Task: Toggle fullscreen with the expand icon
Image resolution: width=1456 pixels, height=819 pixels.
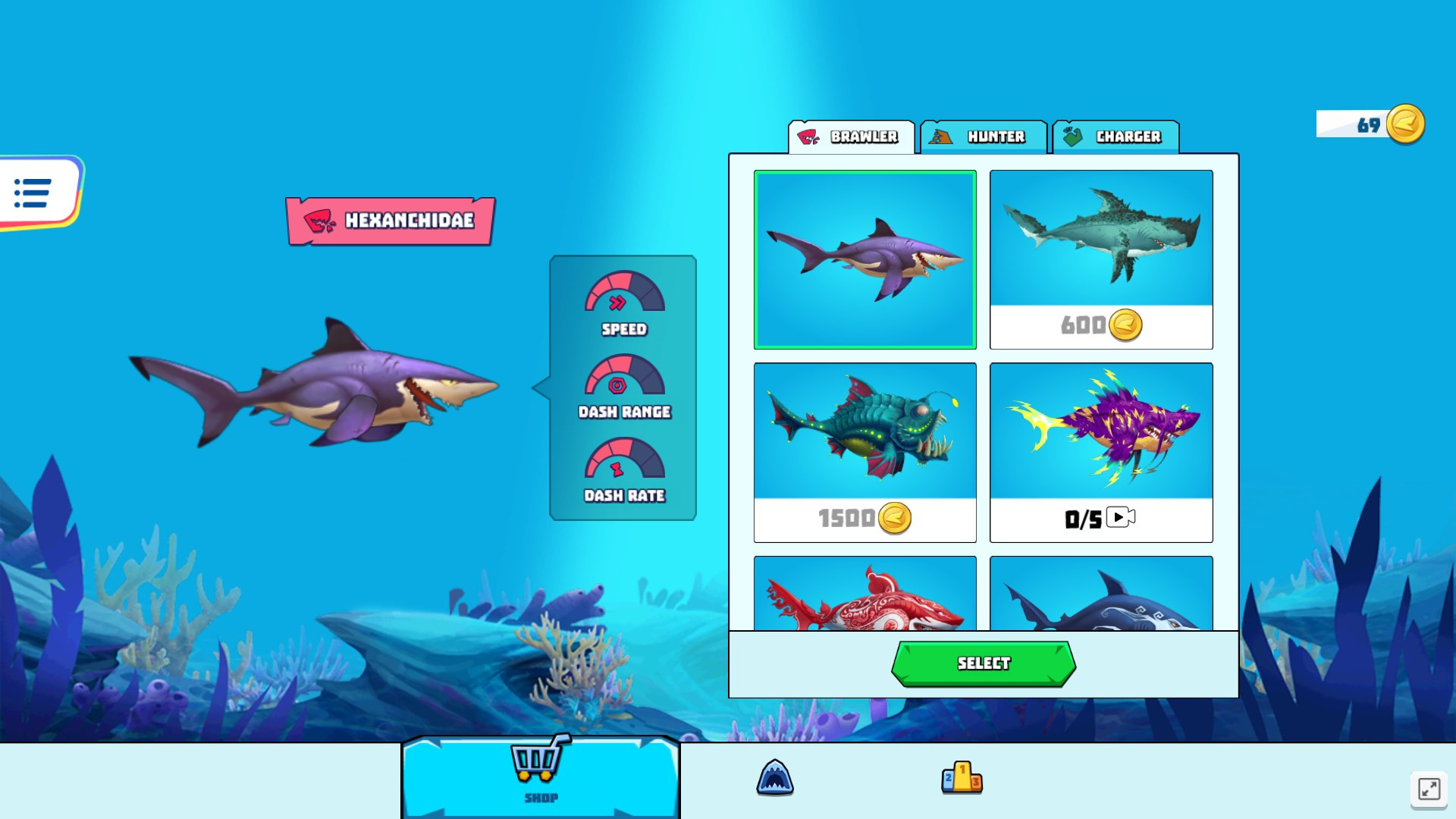Action: coord(1429,789)
